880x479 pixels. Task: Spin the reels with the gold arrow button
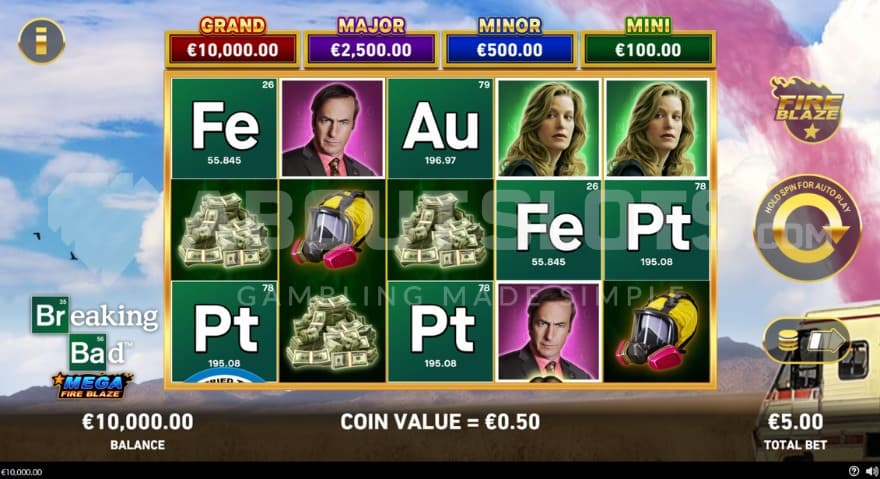click(x=806, y=227)
